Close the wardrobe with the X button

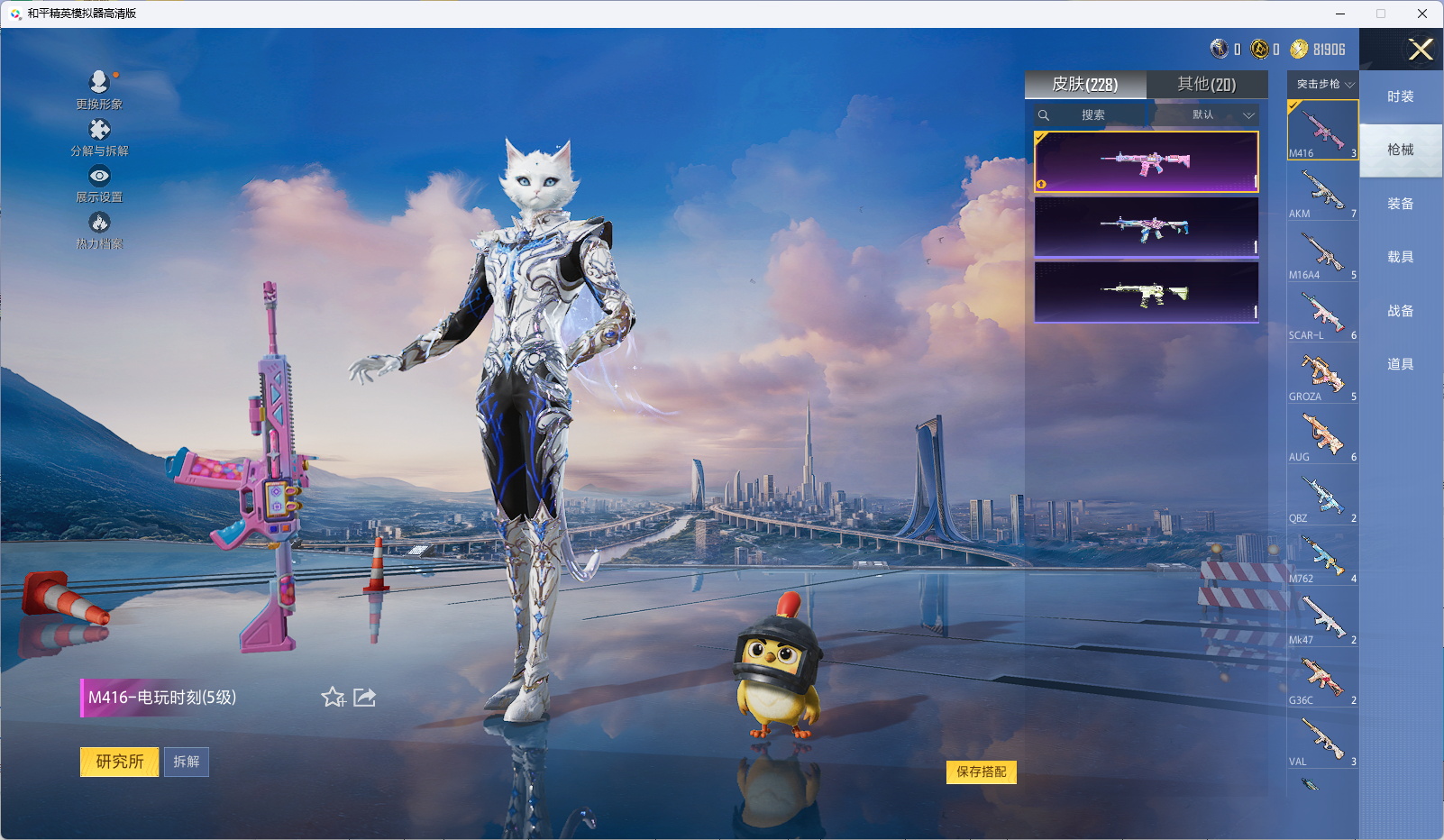tap(1421, 50)
